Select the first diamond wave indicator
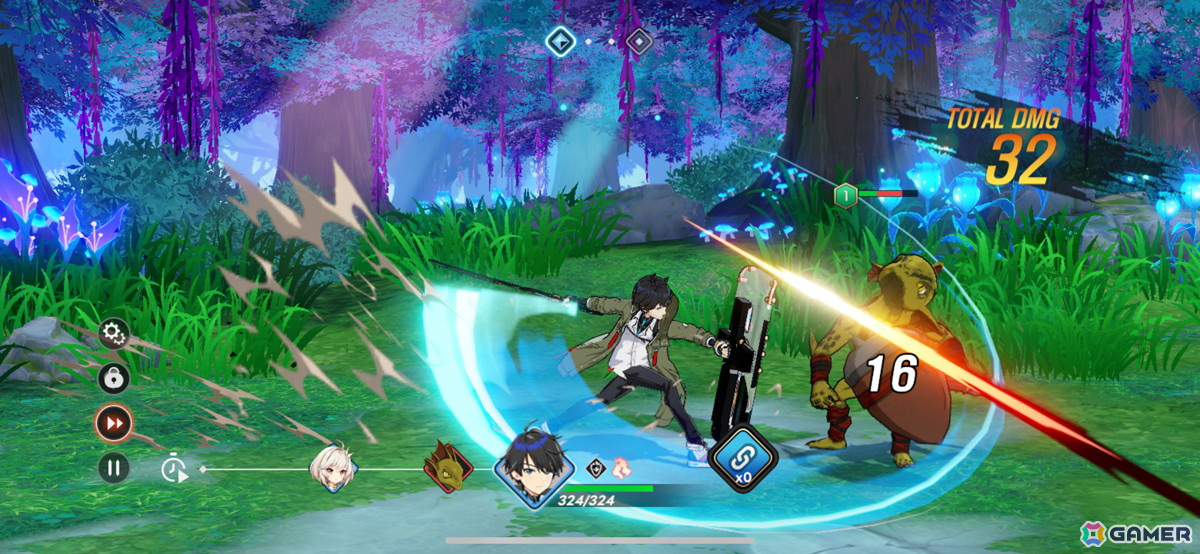The height and width of the screenshot is (554, 1200). 558,41
